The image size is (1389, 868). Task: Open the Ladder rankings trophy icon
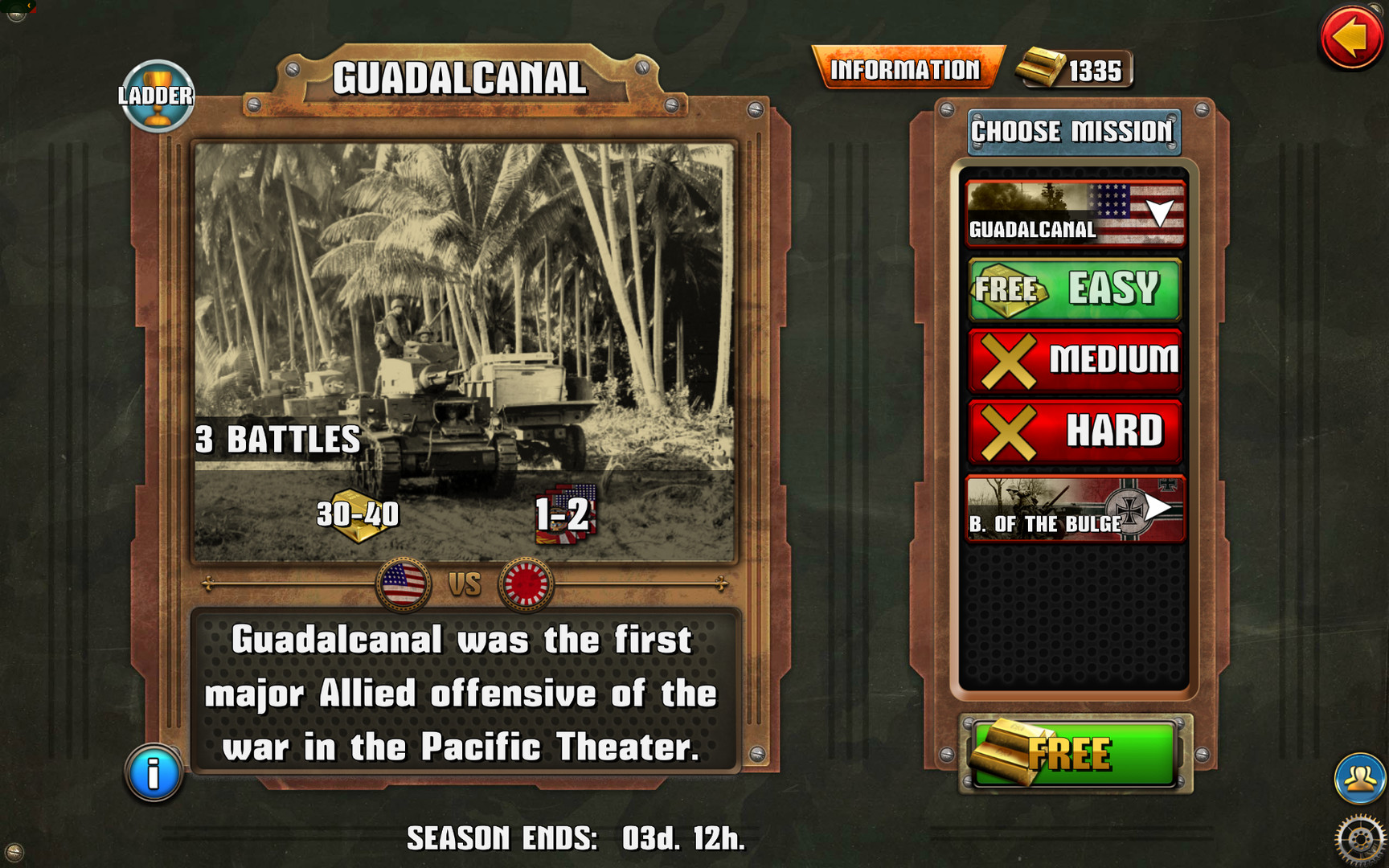(x=158, y=96)
